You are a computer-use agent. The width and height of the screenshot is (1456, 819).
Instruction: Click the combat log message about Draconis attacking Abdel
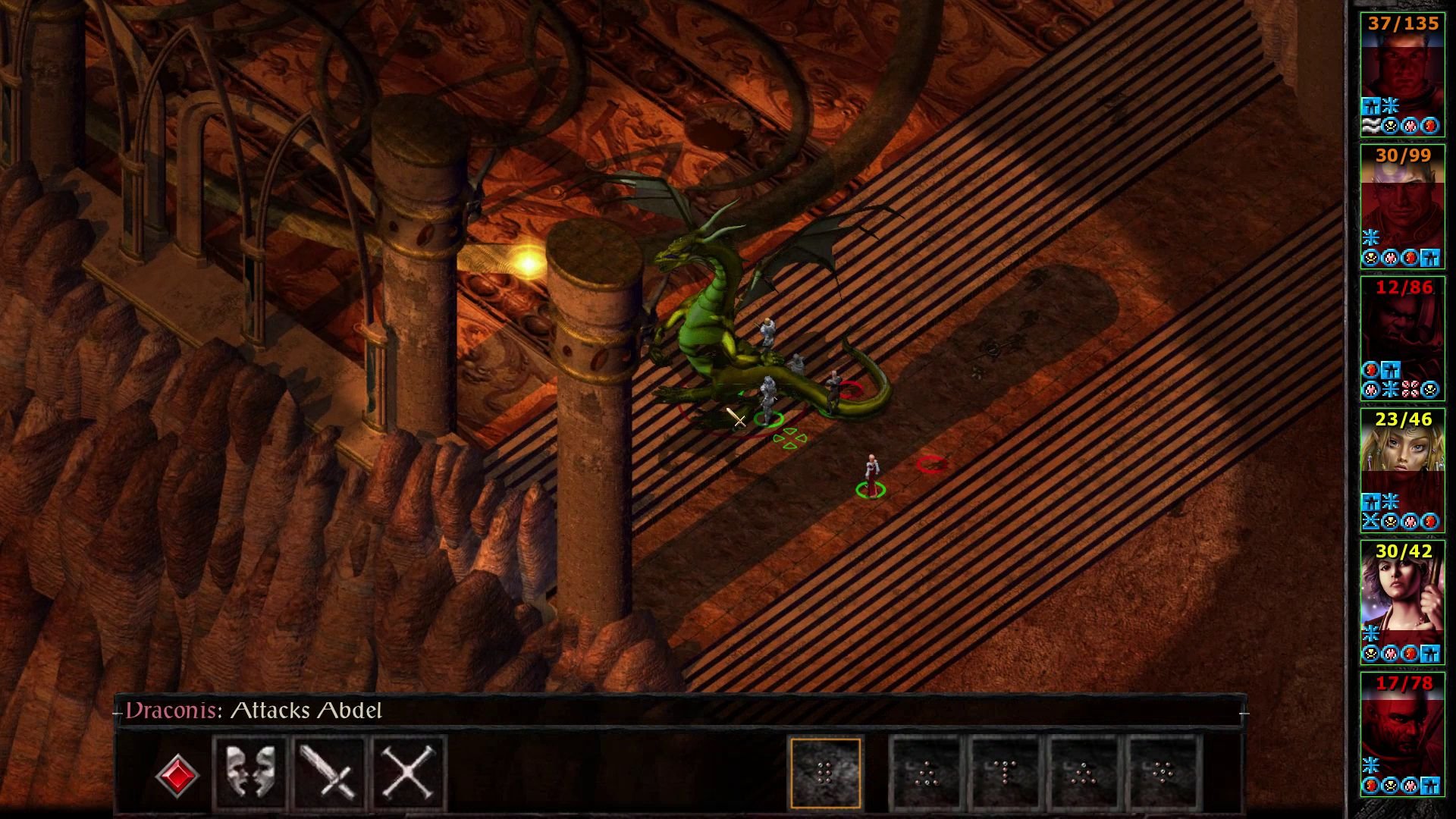point(254,711)
